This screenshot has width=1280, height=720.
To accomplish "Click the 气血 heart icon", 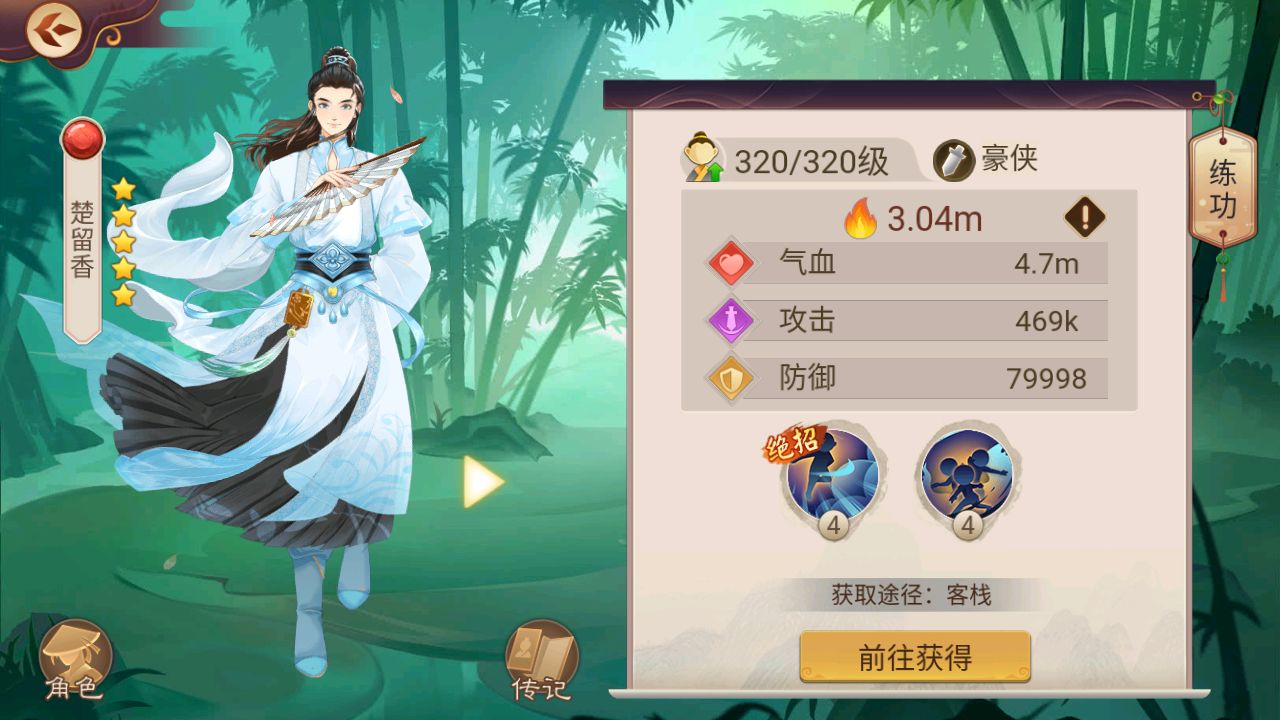I will (x=731, y=264).
